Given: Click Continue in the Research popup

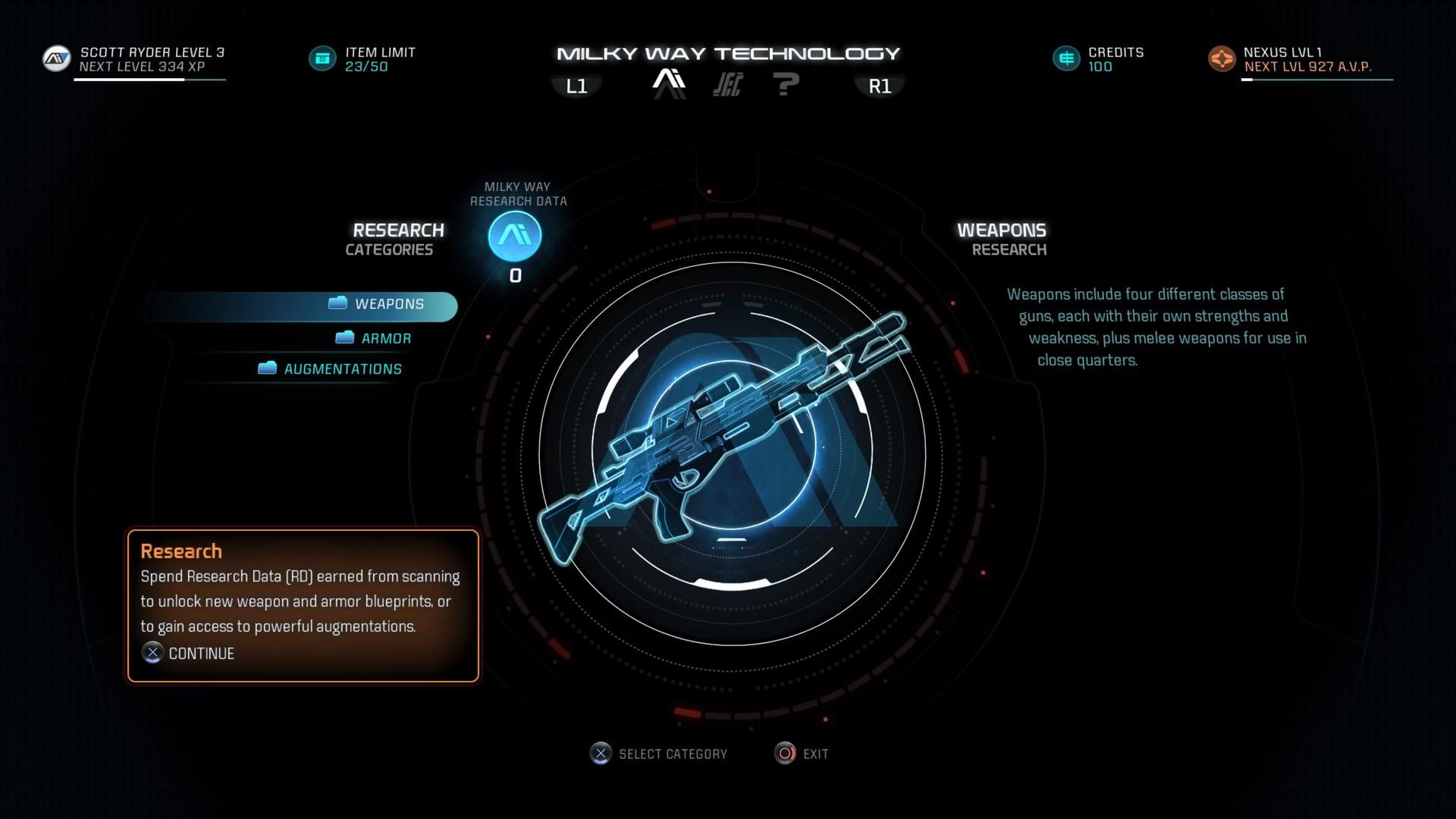Looking at the screenshot, I should pos(188,653).
